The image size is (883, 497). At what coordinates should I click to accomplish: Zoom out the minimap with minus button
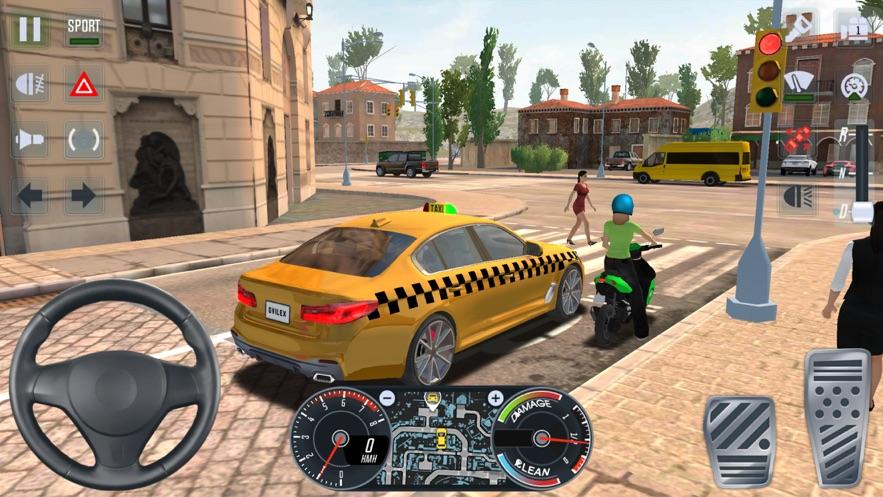pos(387,398)
